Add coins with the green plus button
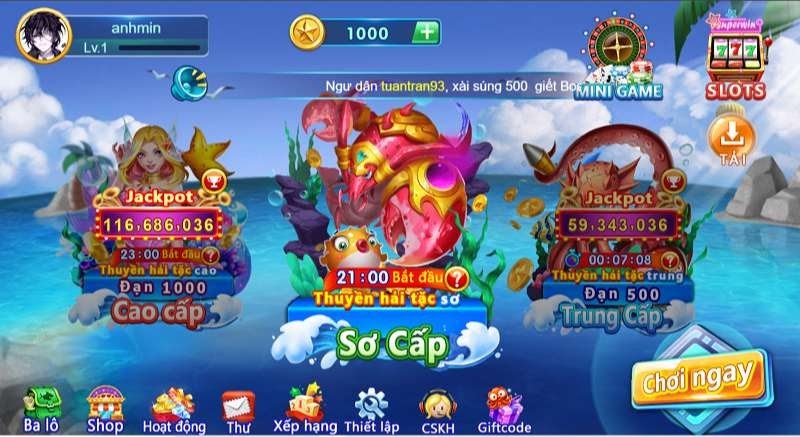The width and height of the screenshot is (800, 437). coord(426,32)
